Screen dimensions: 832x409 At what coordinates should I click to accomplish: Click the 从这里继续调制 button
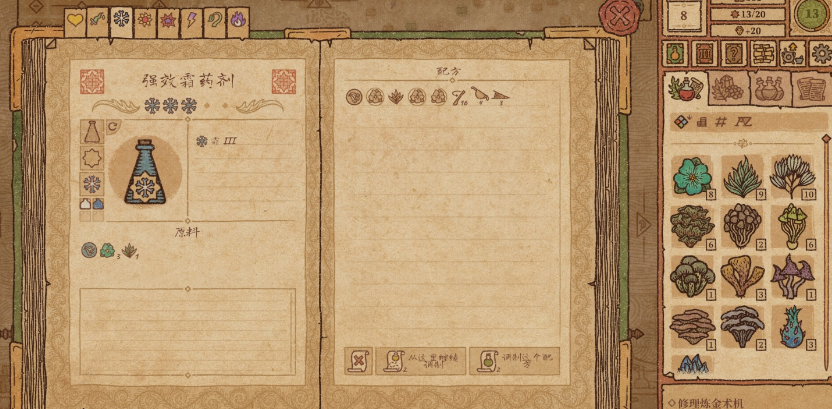pos(420,360)
